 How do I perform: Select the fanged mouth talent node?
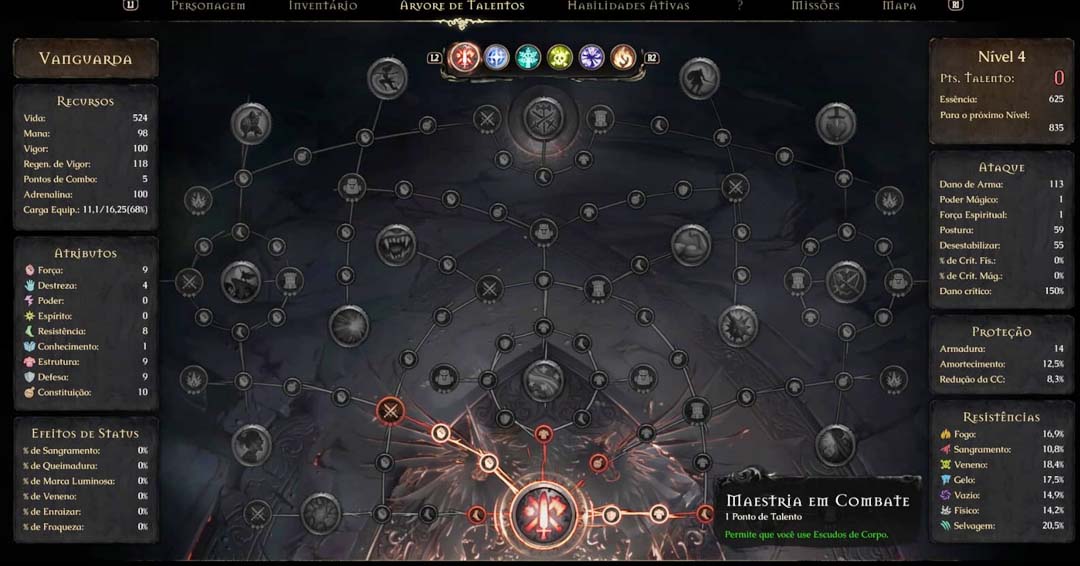coord(395,244)
